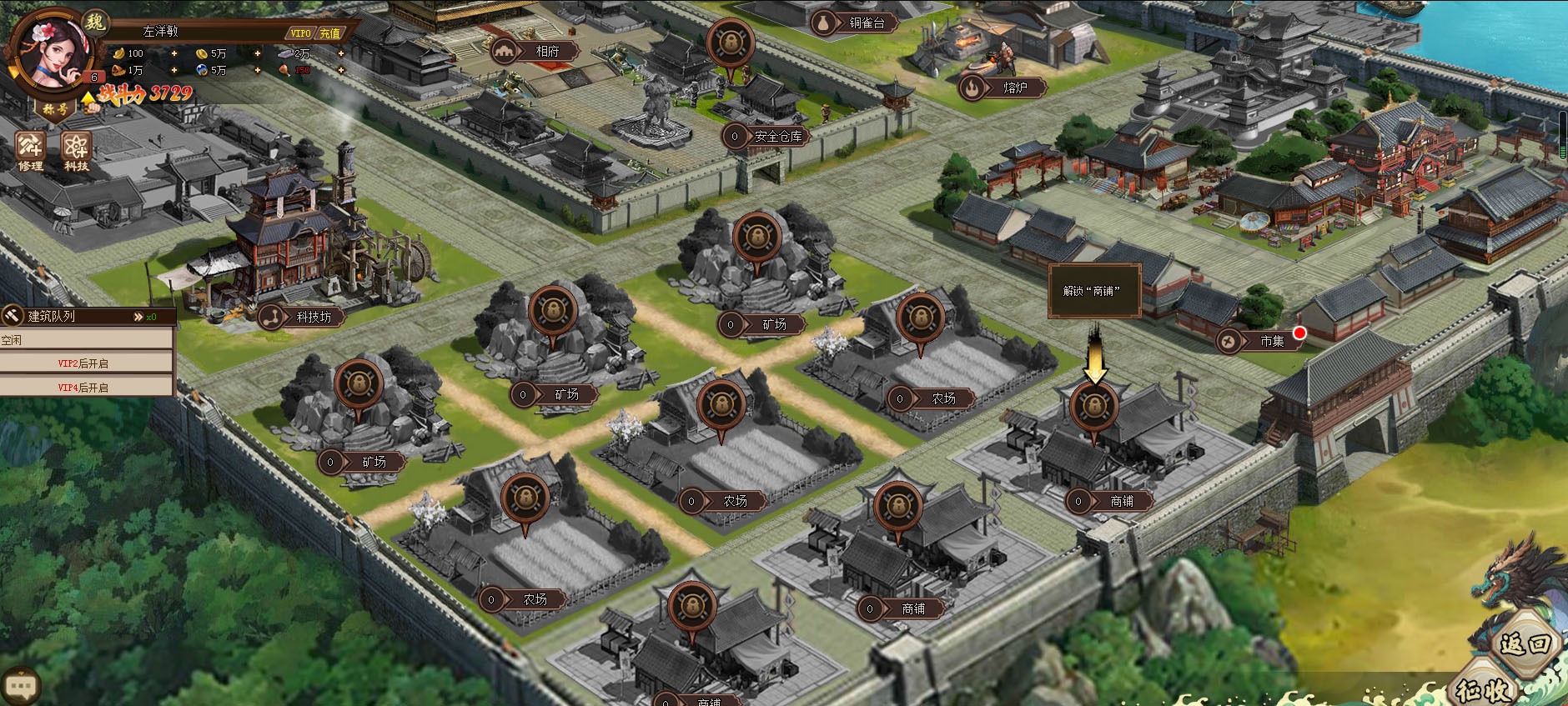This screenshot has width=1568, height=706.
Task: Select the VIP4后开启 build queue slot
Action: click(x=83, y=388)
